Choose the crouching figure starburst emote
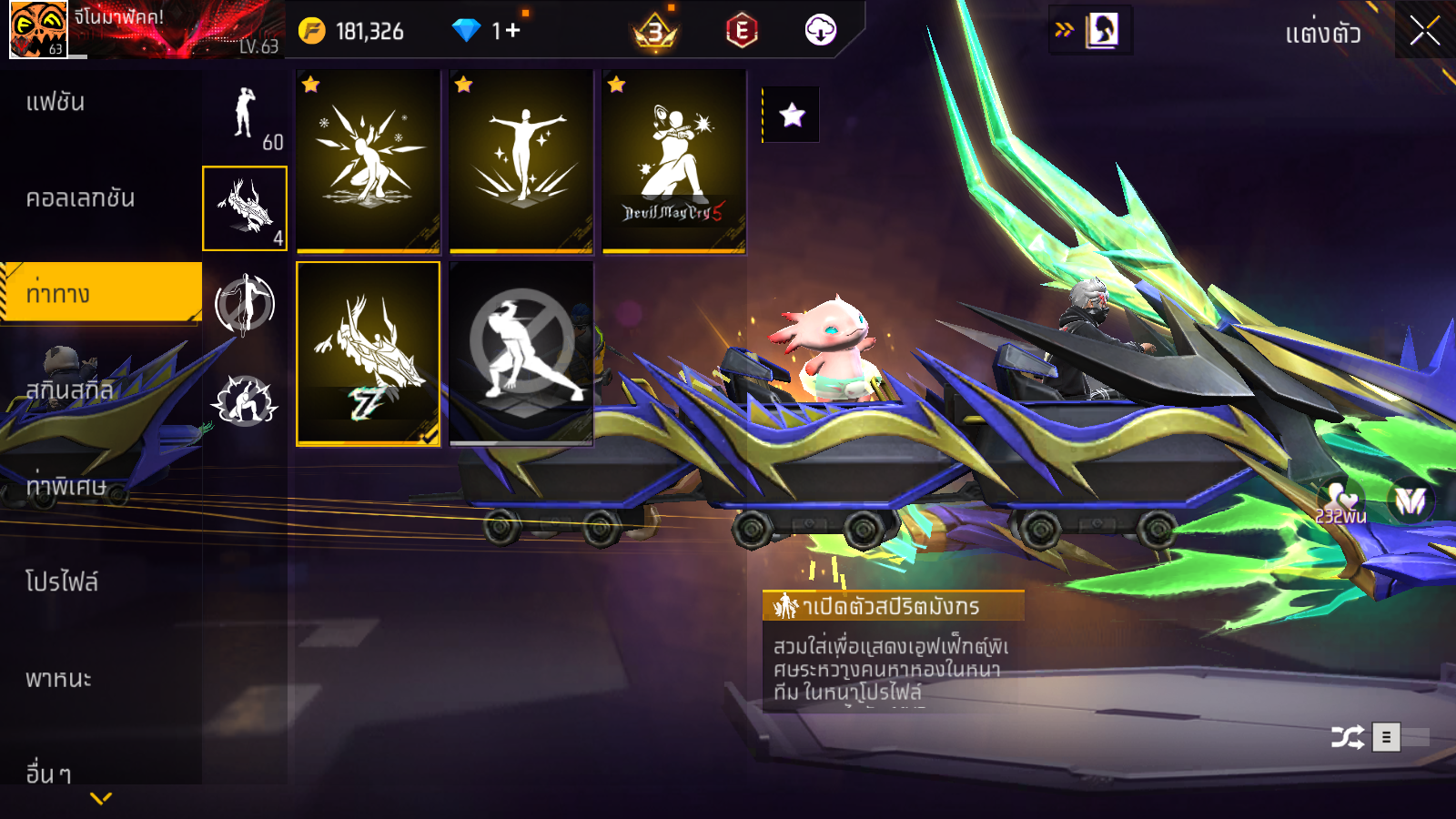This screenshot has width=1456, height=819. 368,161
